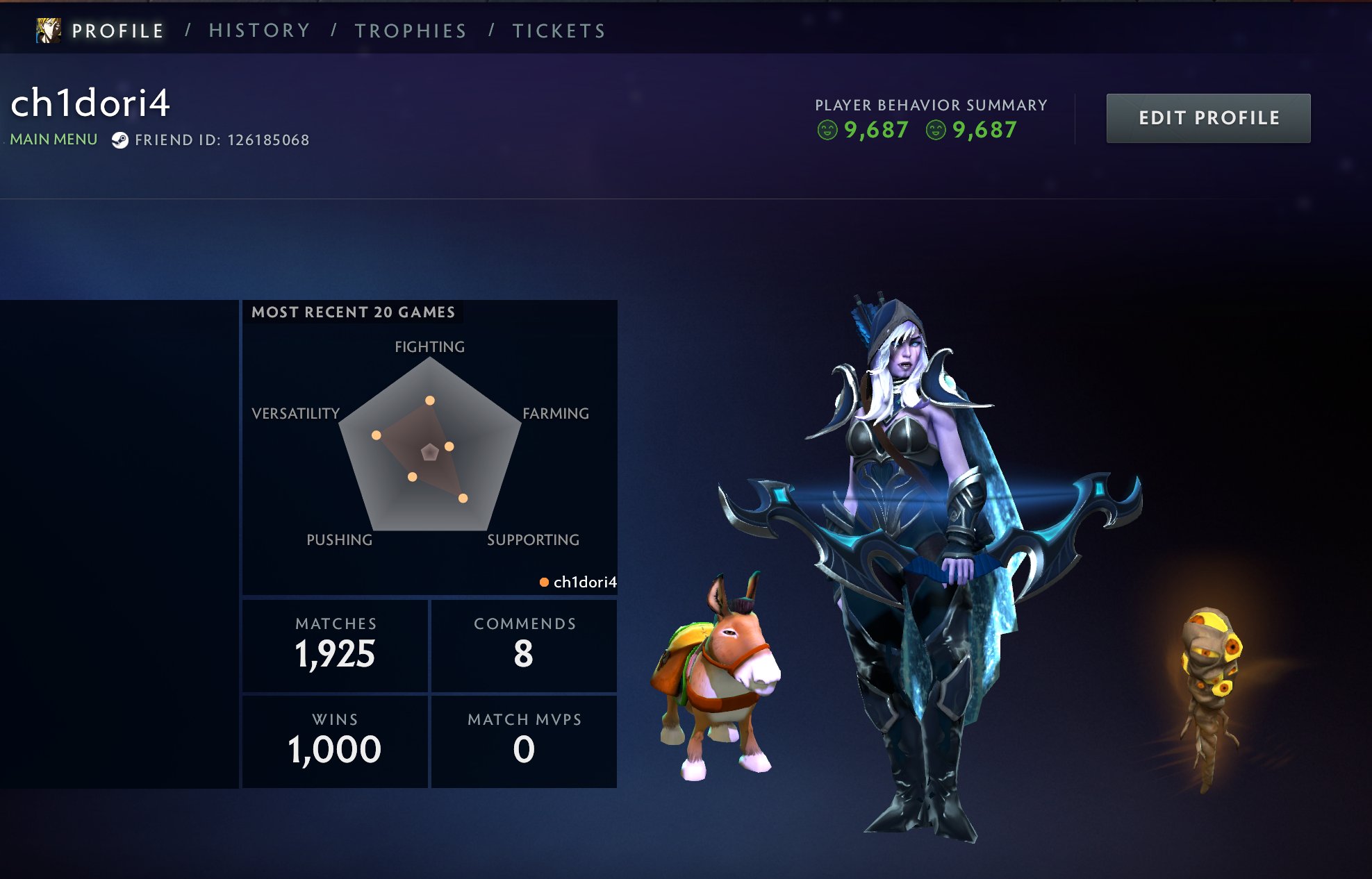Switch to the Profile tab
Screen dimensions: 1372x879
(117, 31)
